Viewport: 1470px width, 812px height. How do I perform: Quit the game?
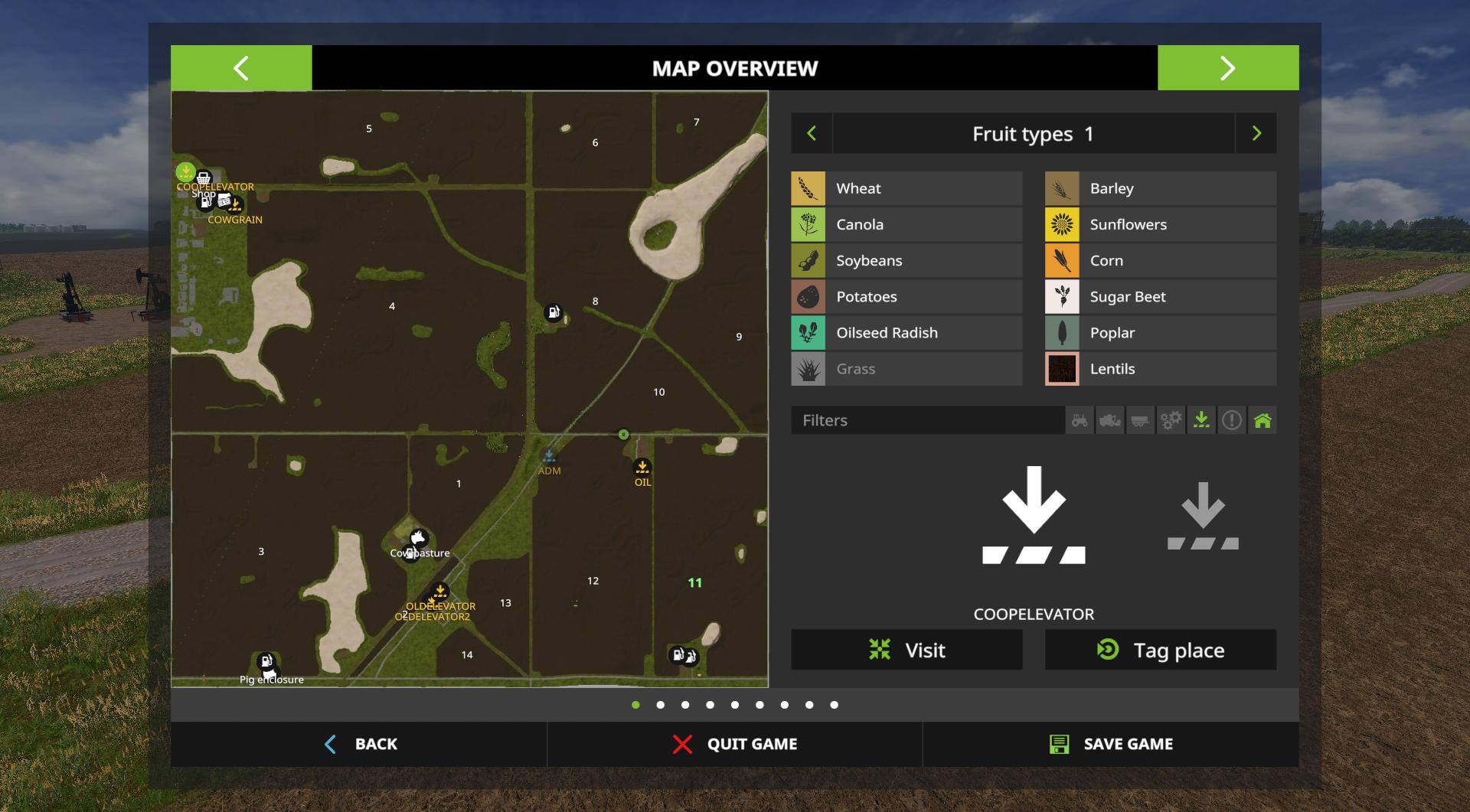point(735,744)
